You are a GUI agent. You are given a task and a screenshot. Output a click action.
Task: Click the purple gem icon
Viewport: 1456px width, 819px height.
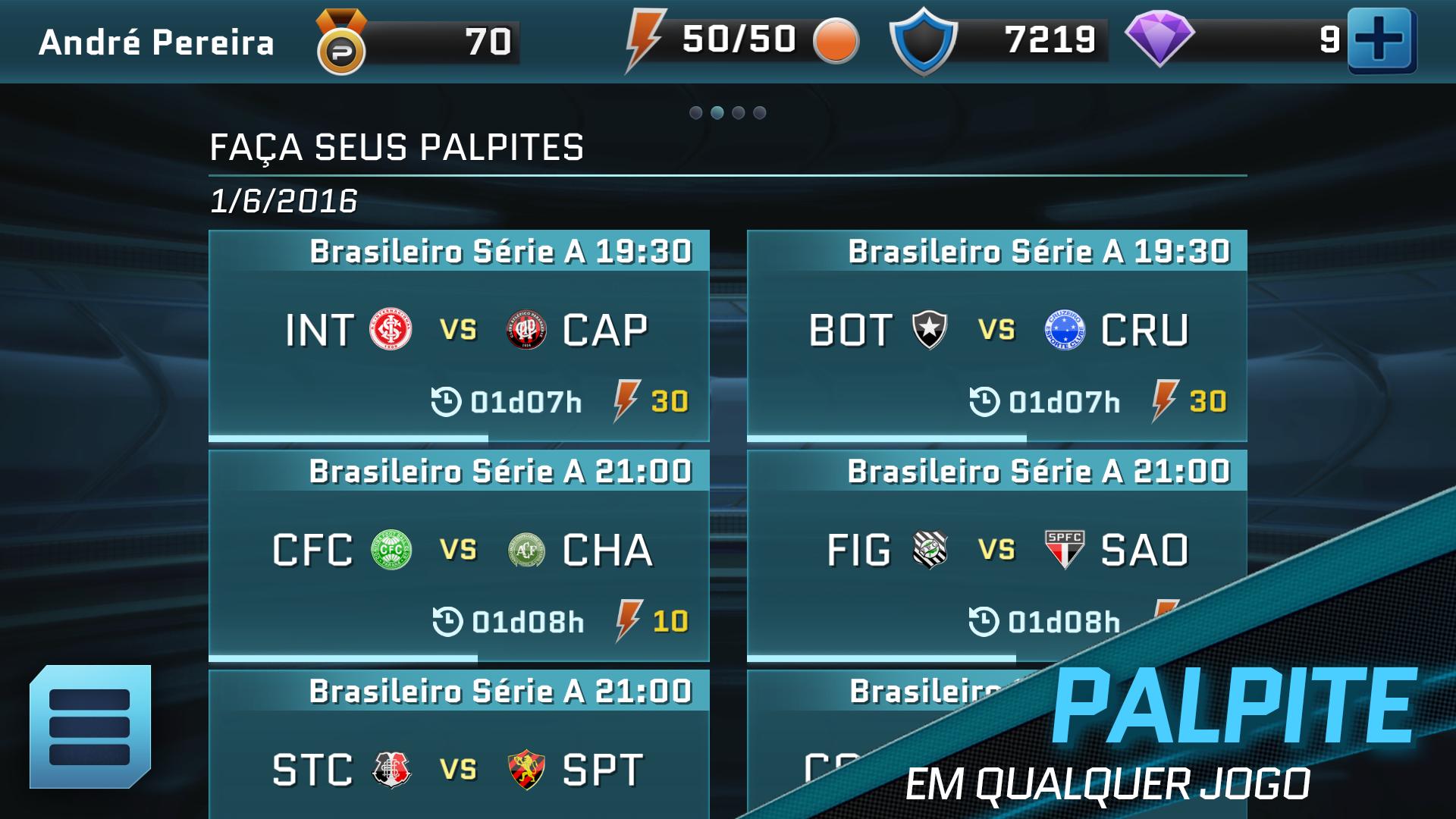[1159, 39]
